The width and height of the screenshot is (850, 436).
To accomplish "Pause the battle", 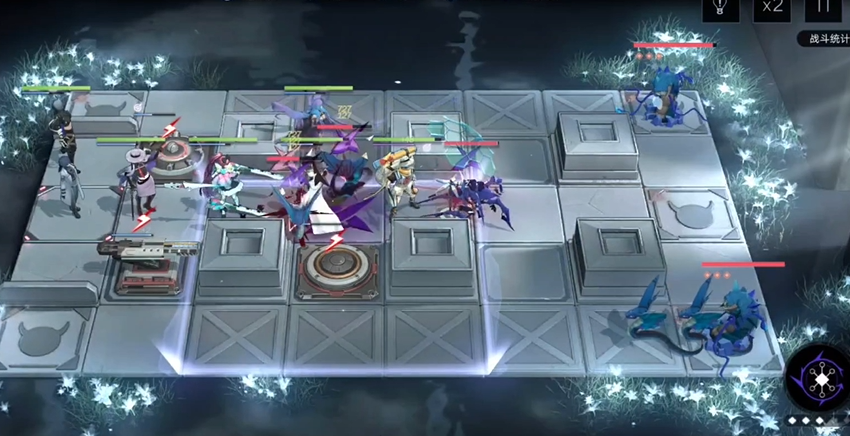I will tap(823, 7).
